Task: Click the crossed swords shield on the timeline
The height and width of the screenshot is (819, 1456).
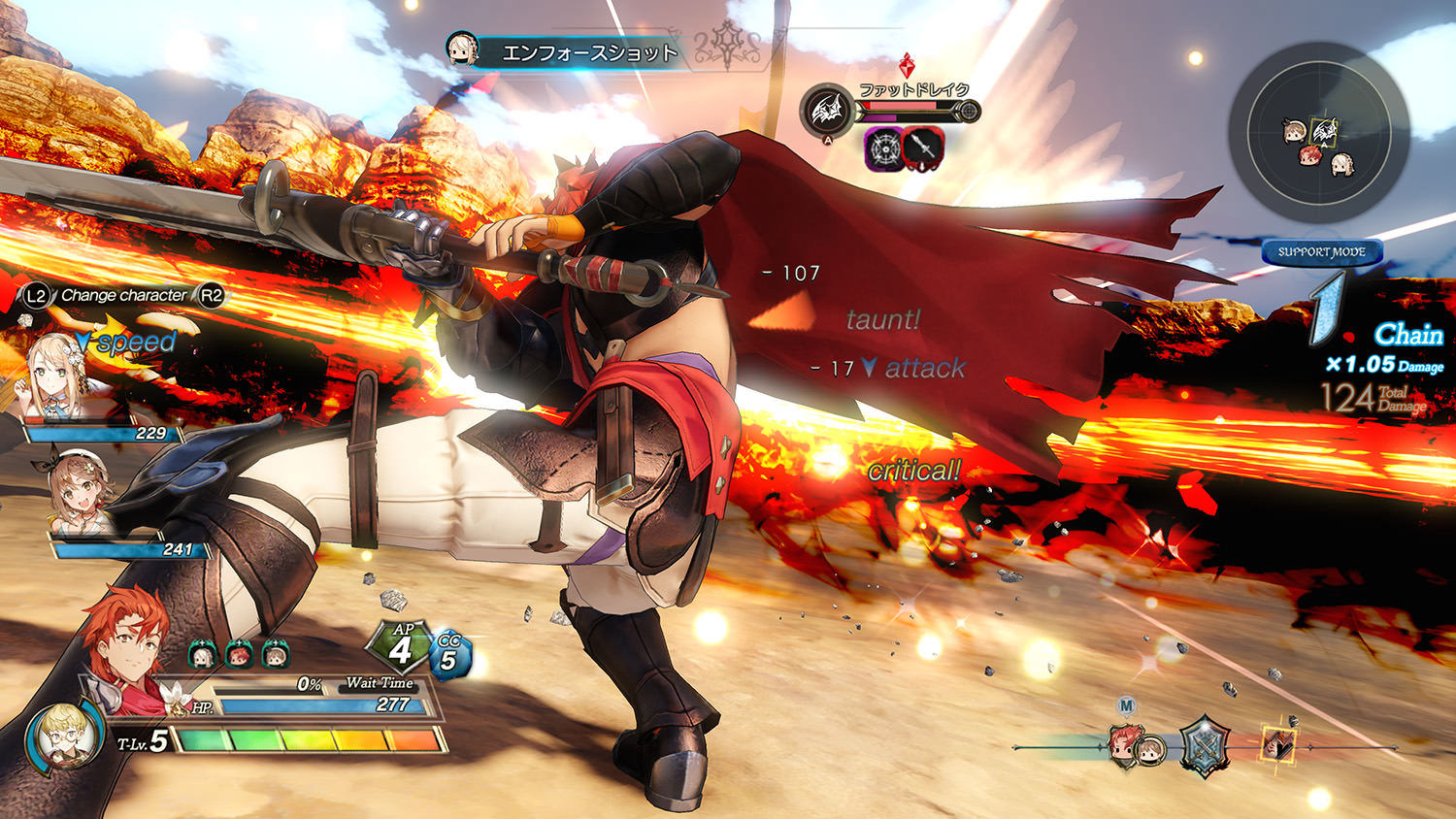Action: click(1204, 746)
